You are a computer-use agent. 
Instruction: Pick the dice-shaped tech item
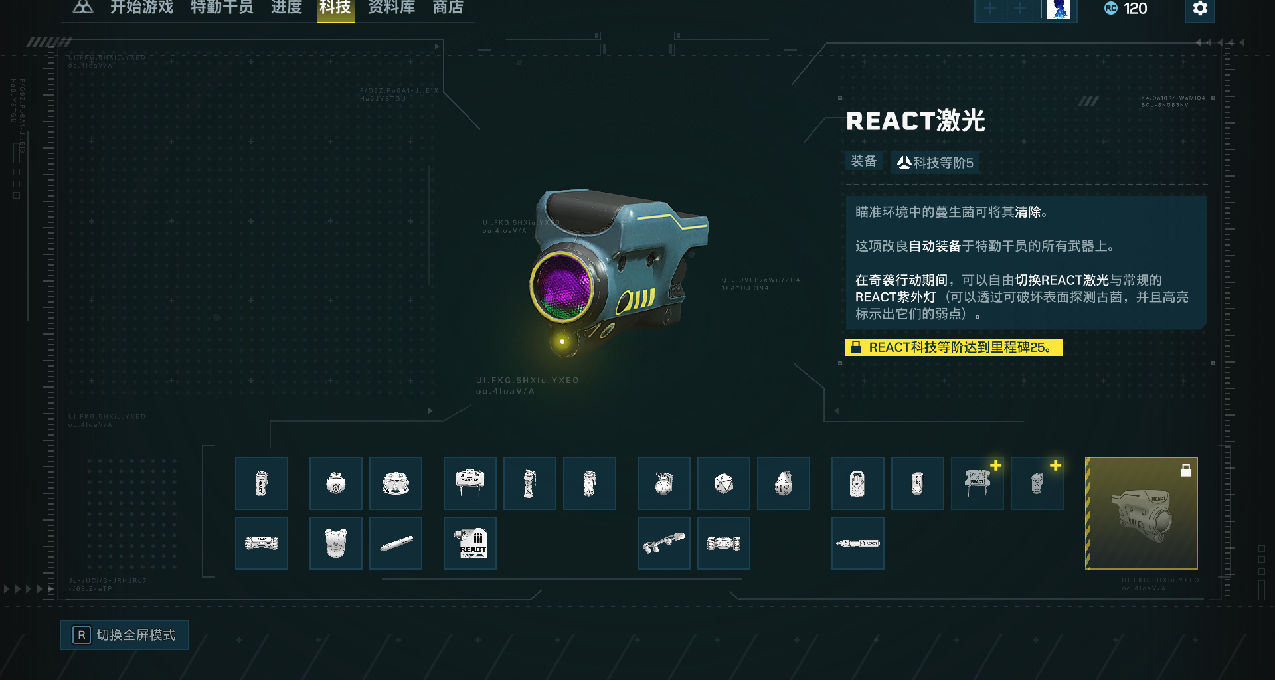[x=723, y=484]
